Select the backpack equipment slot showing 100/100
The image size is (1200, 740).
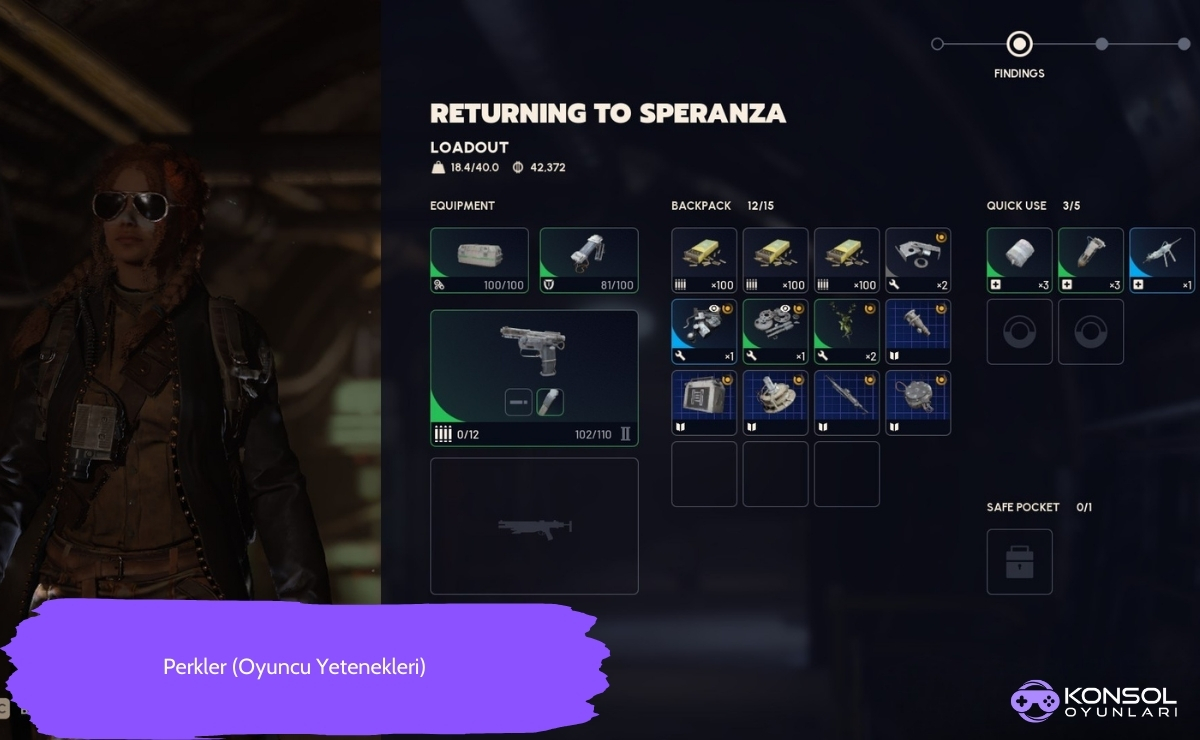click(479, 260)
